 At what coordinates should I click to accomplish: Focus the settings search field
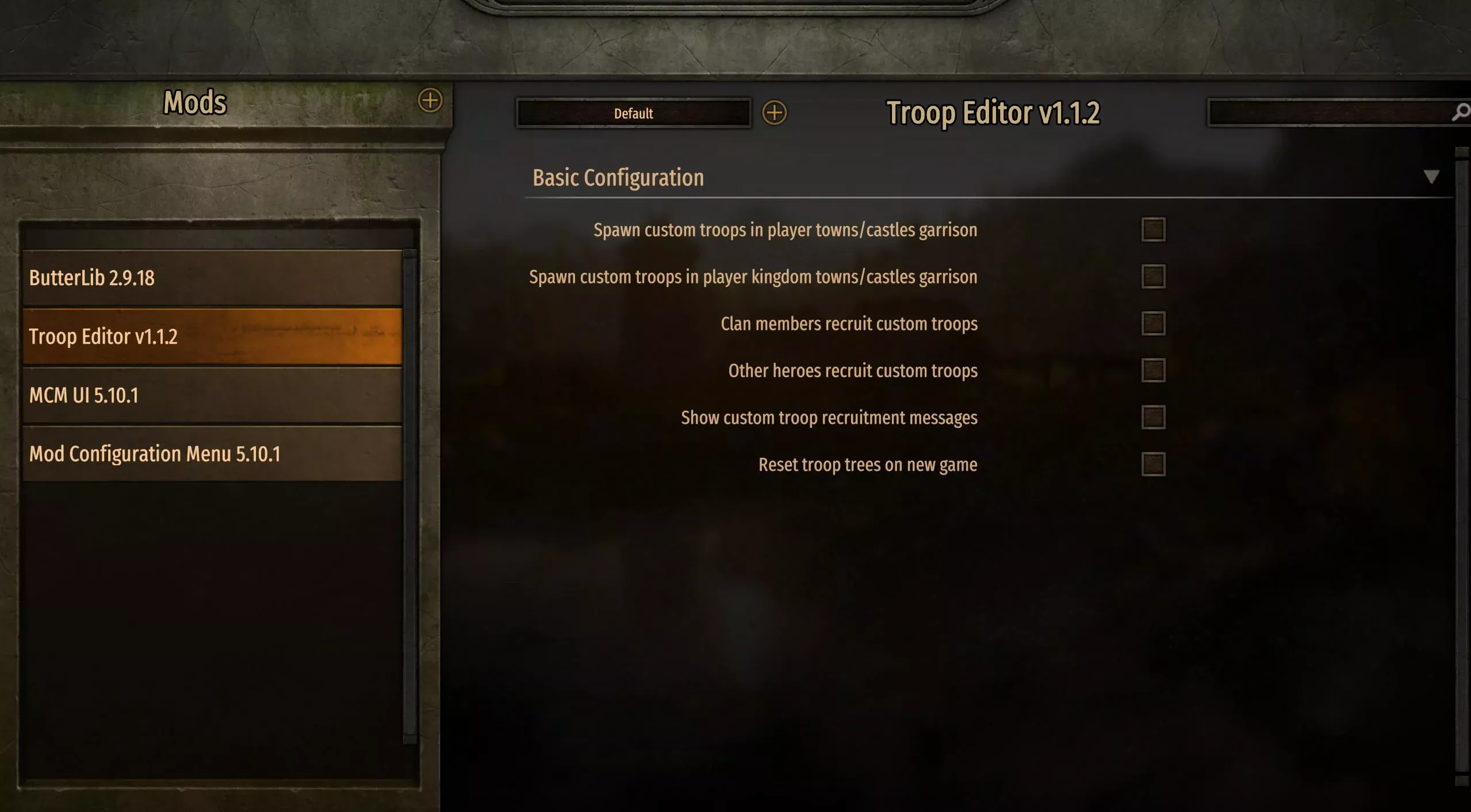[x=1328, y=112]
